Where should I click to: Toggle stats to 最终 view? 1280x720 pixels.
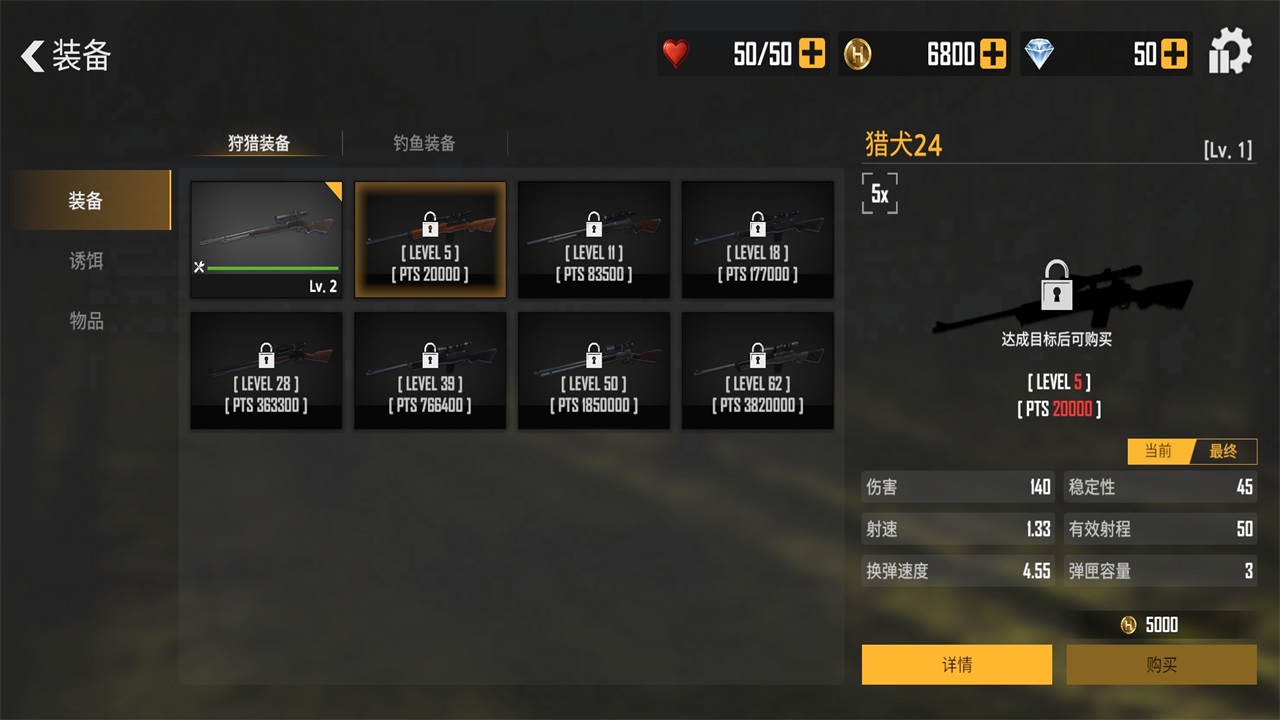1224,451
